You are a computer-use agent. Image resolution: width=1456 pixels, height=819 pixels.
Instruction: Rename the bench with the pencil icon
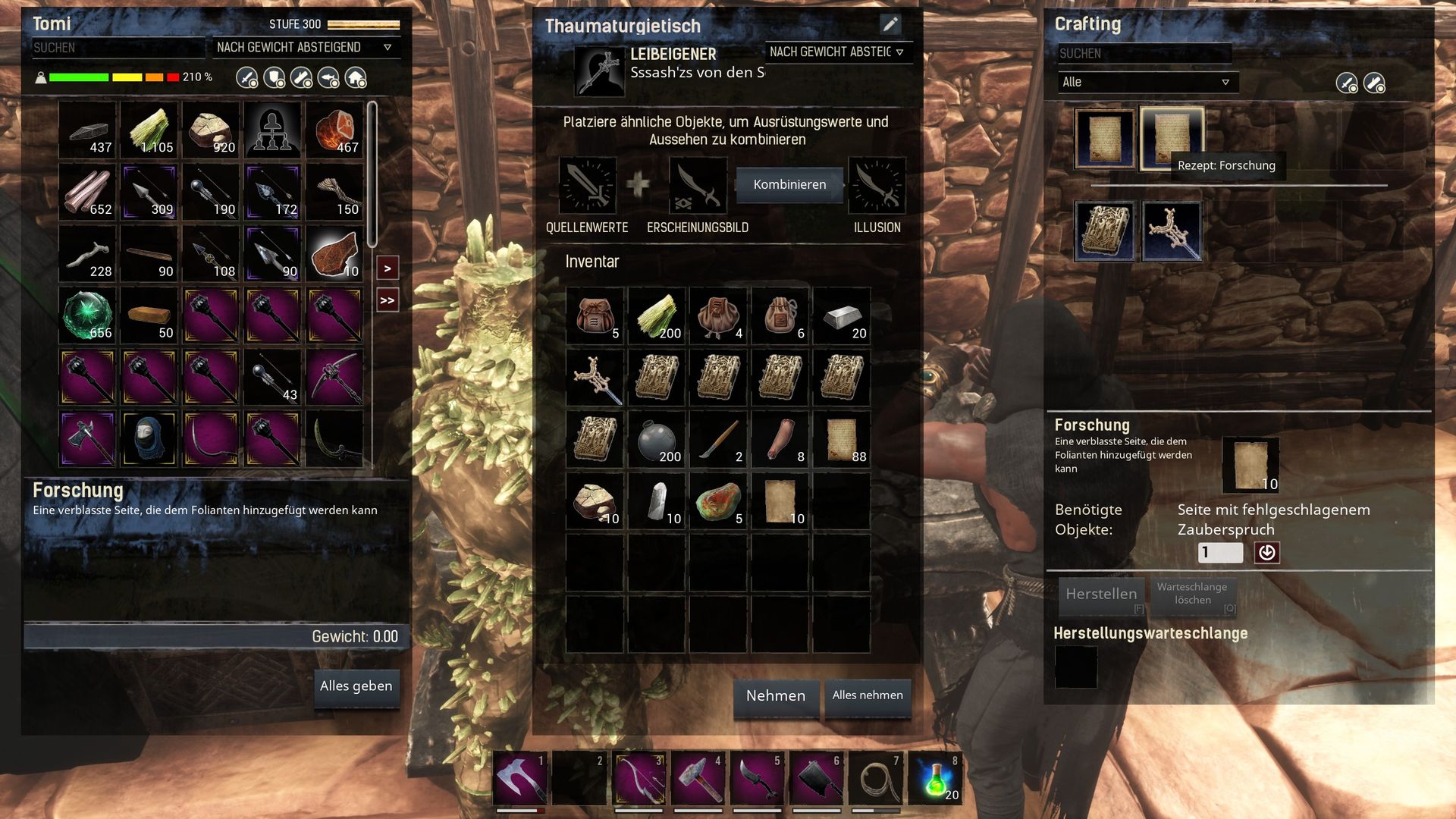tap(890, 24)
